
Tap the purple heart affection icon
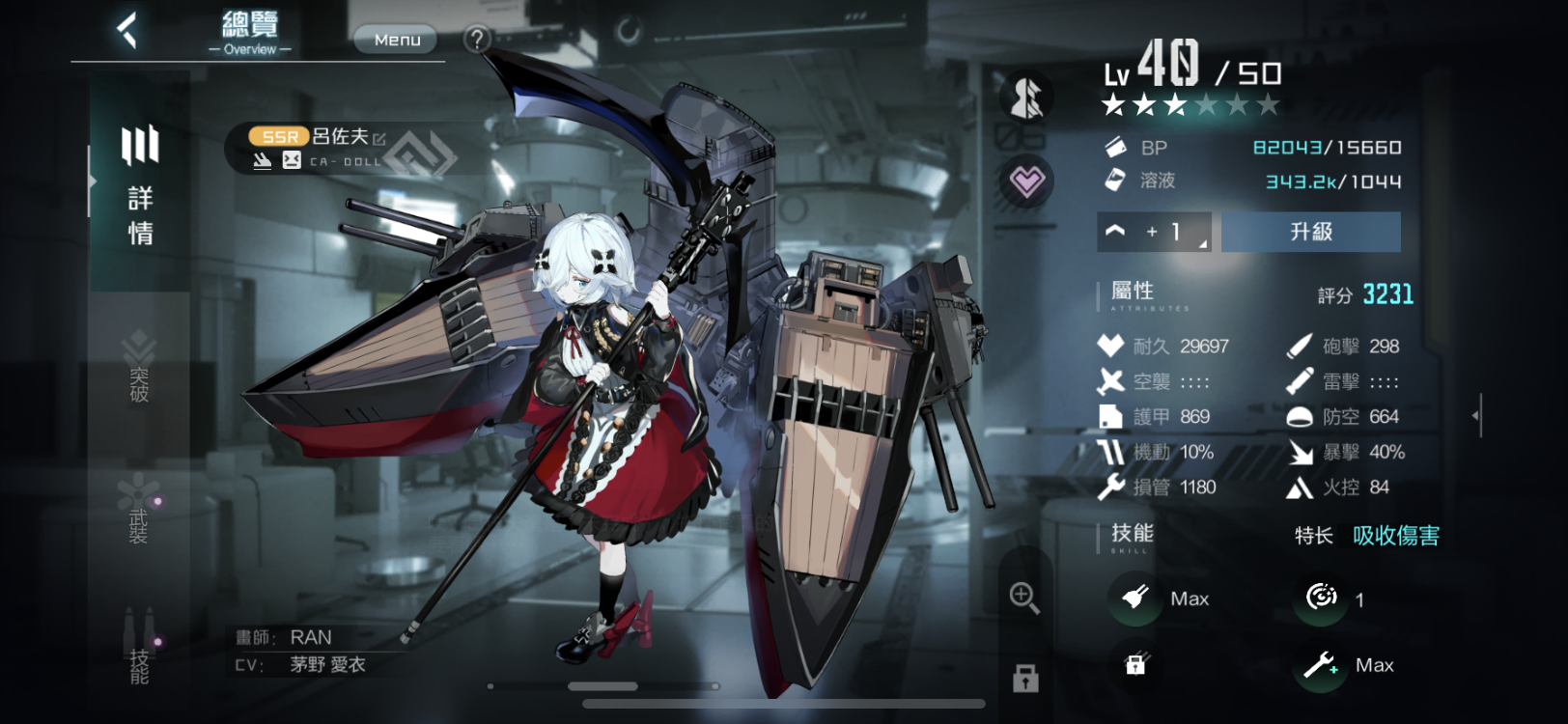point(1026,181)
